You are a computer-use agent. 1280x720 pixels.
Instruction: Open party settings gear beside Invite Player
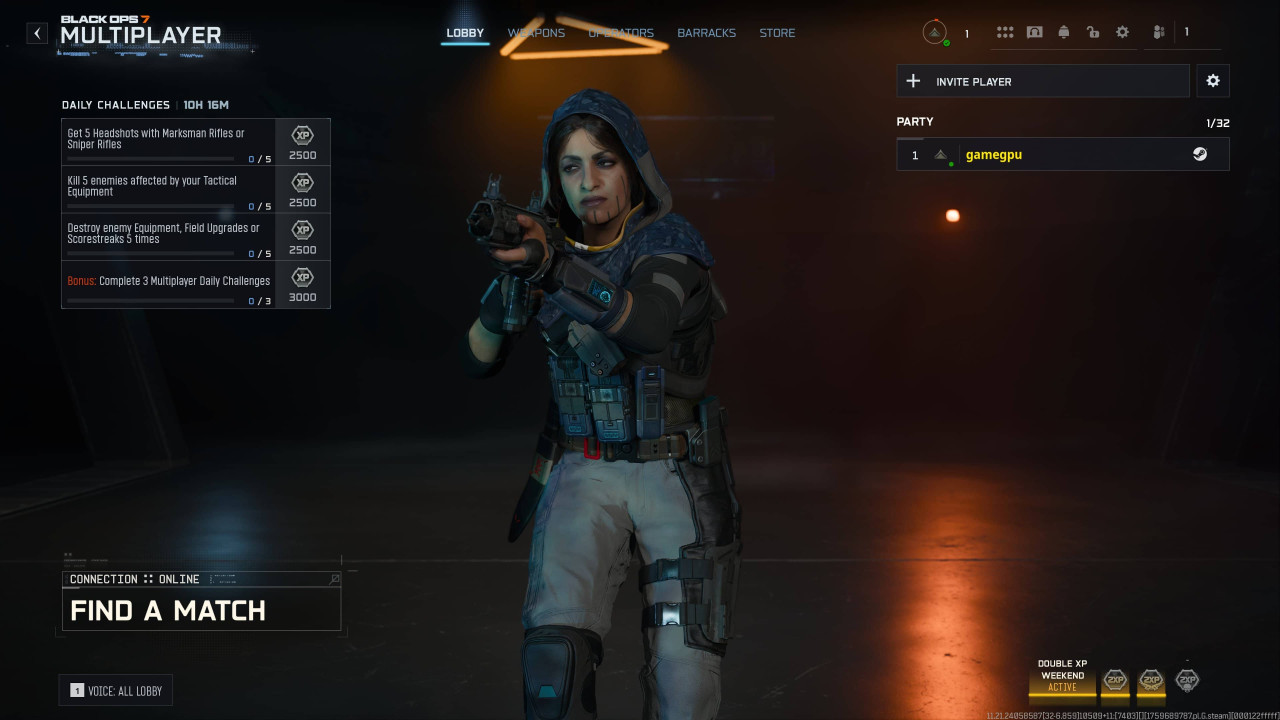1213,81
